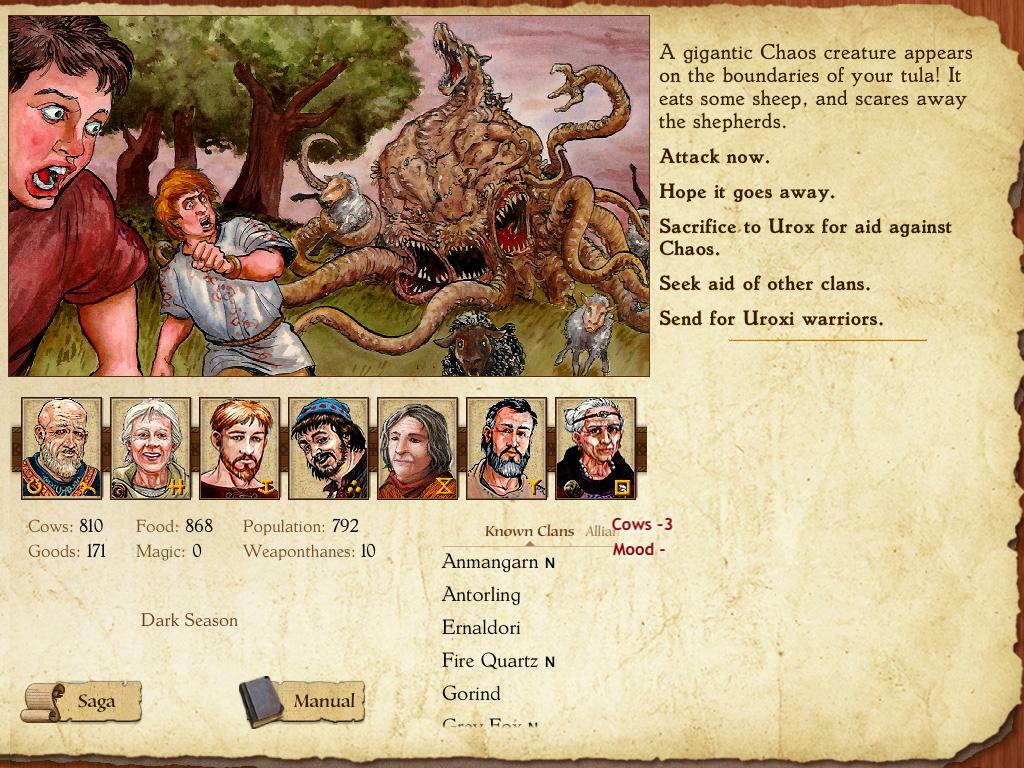Select "Send for Uroxi warriors."
Screen dimensions: 1024x768
770,319
